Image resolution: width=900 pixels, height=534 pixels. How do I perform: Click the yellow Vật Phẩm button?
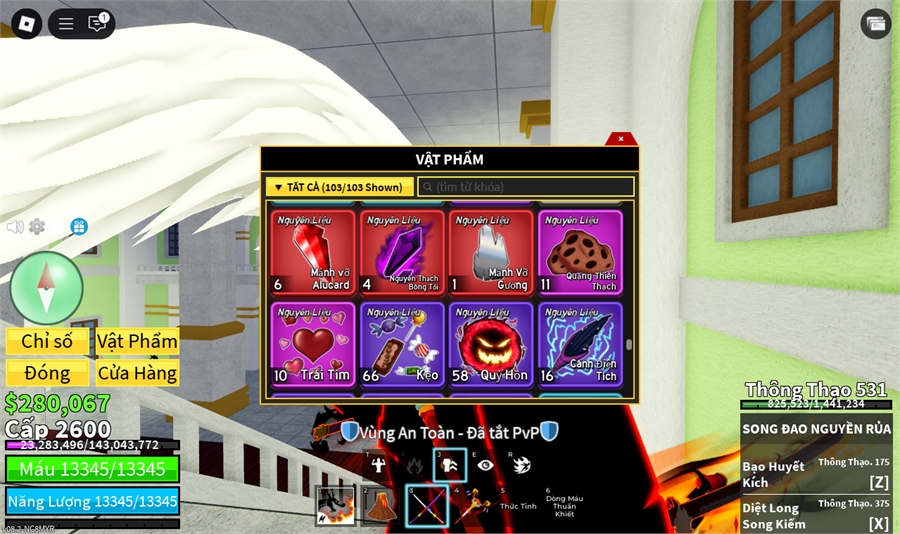137,341
